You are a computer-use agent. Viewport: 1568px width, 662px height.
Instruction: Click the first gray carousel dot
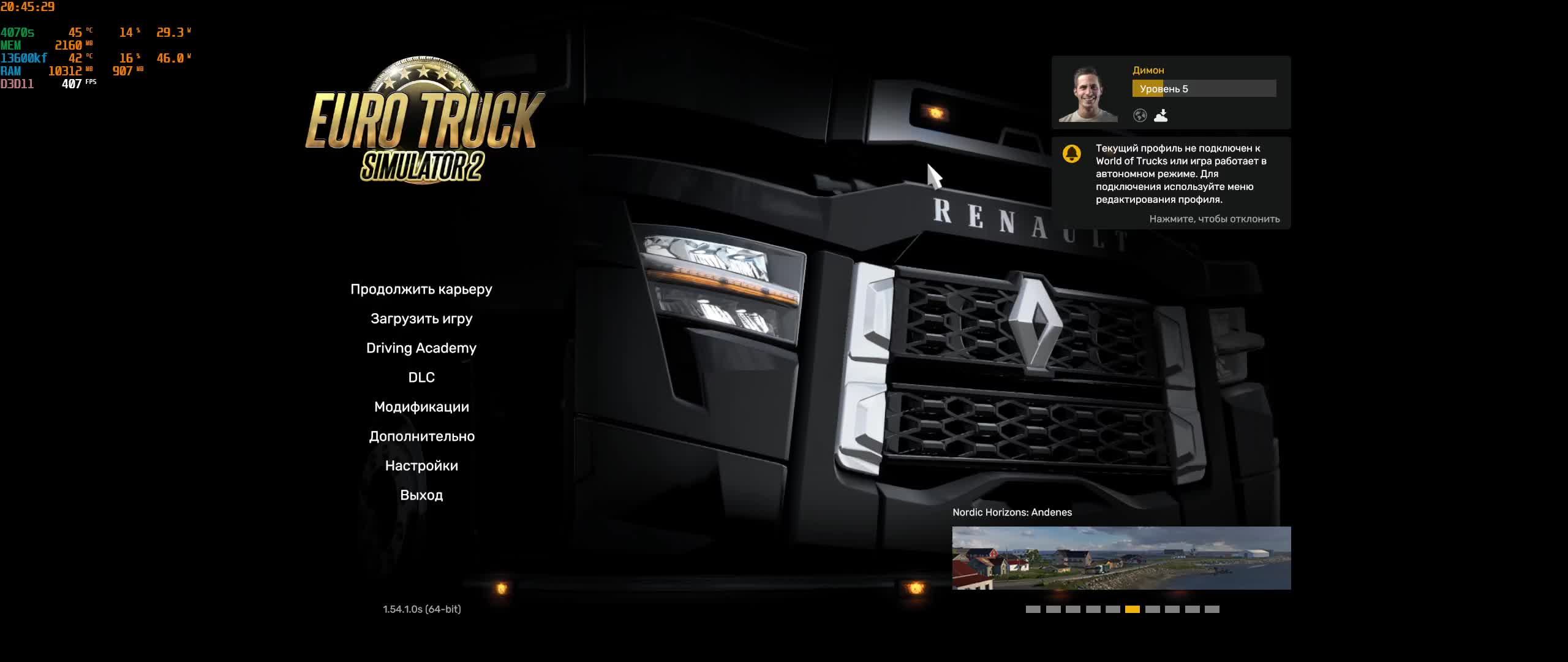[1033, 609]
